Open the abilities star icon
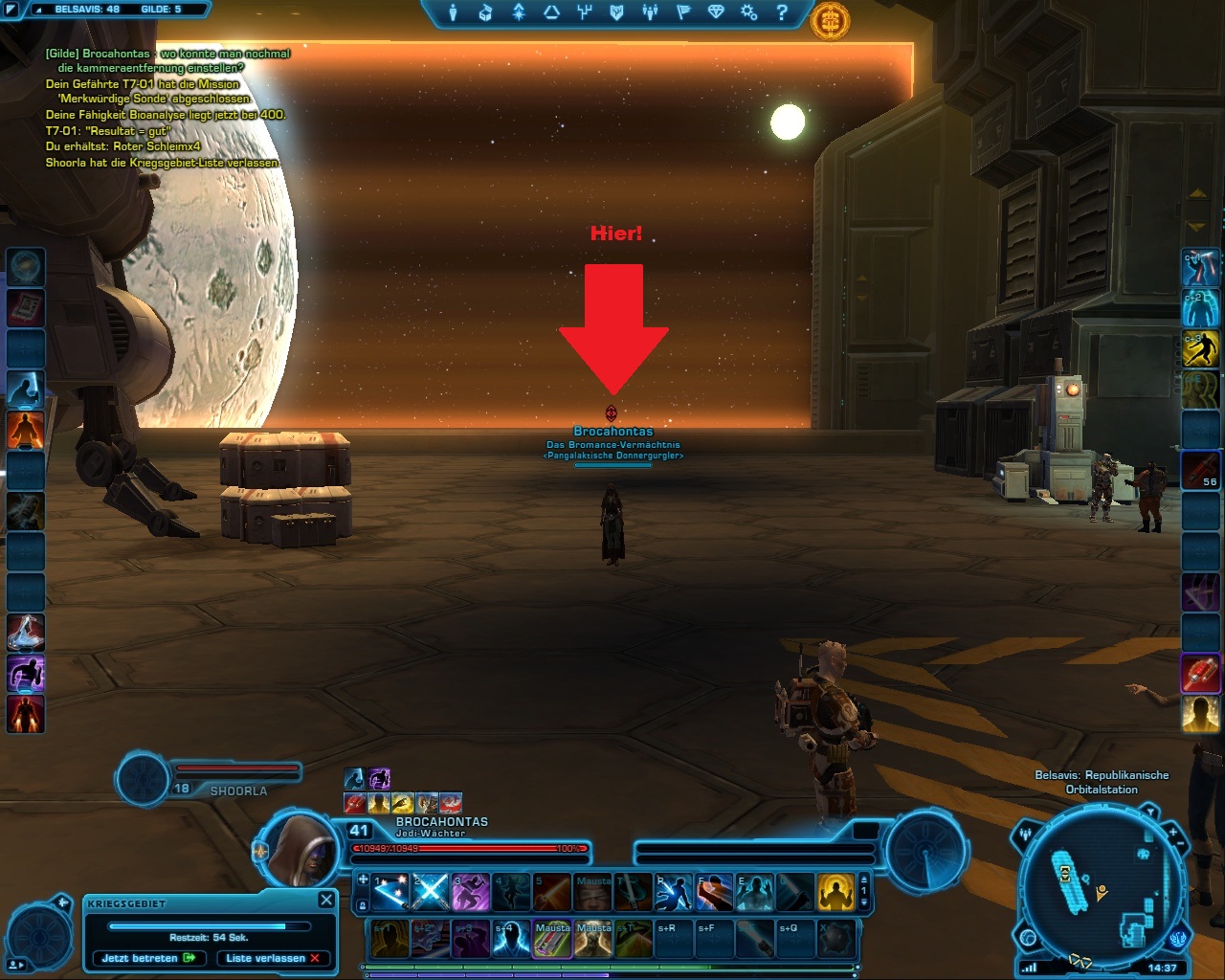The height and width of the screenshot is (980, 1225). (518, 12)
